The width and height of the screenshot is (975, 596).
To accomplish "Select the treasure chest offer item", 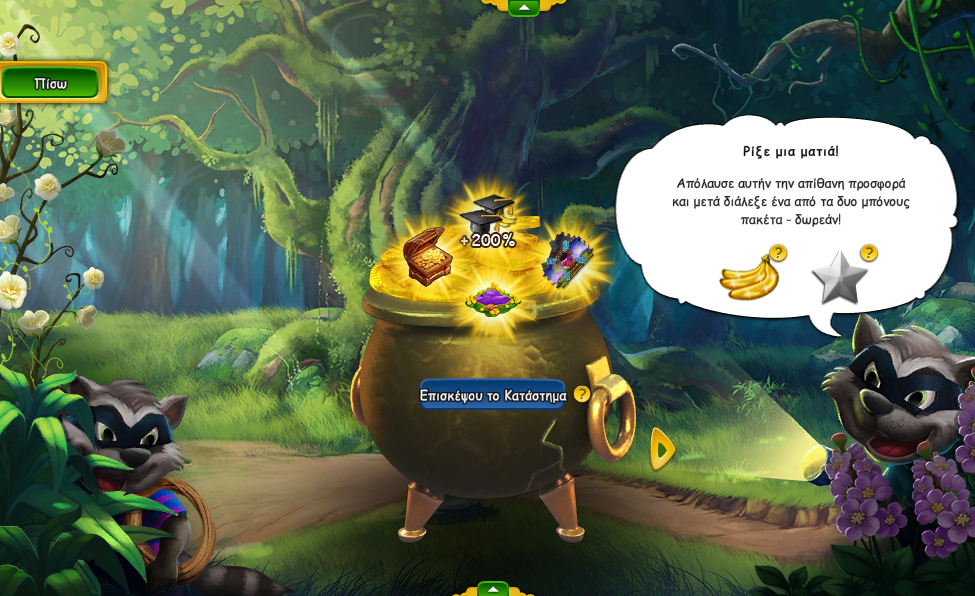I will point(427,255).
